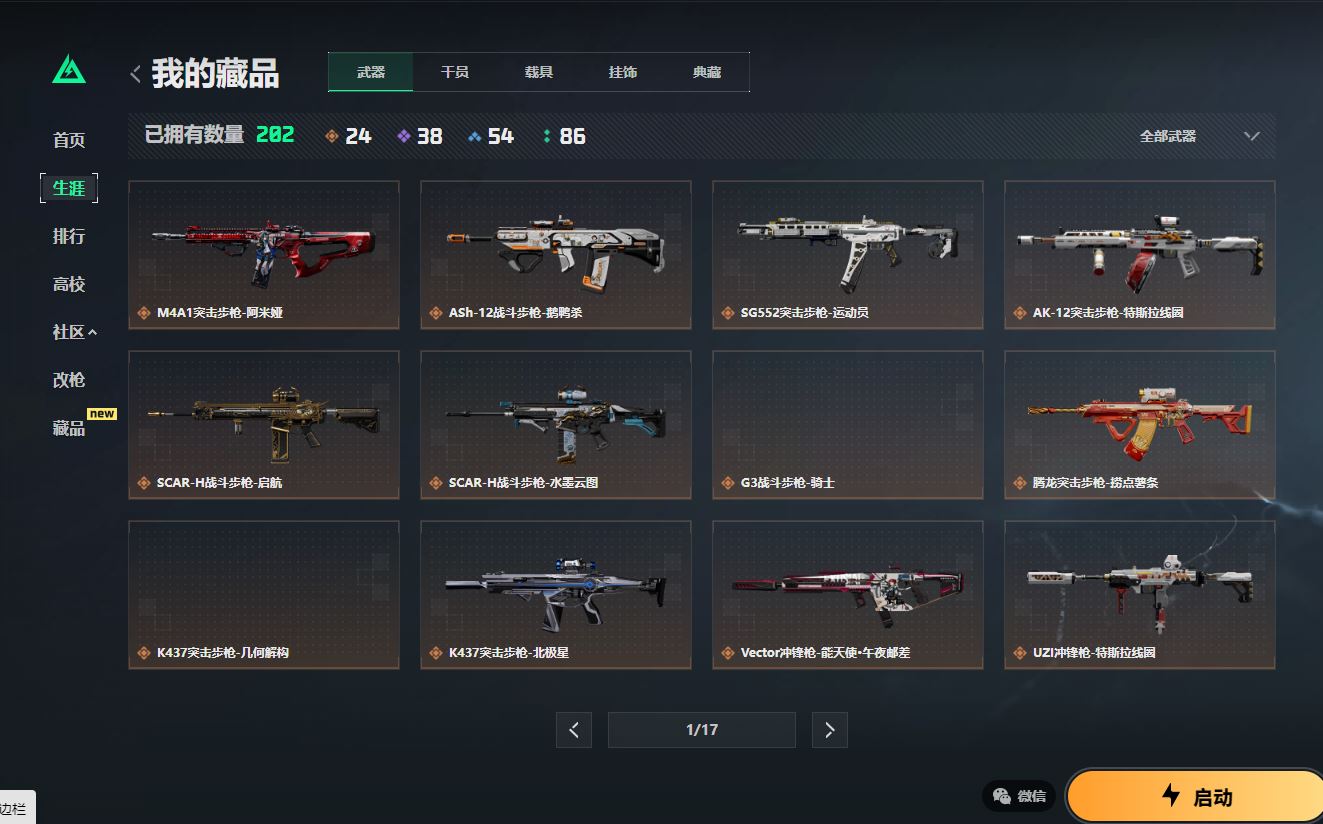The width and height of the screenshot is (1323, 824).
Task: Switch to the 干员 tab
Action: [x=455, y=72]
